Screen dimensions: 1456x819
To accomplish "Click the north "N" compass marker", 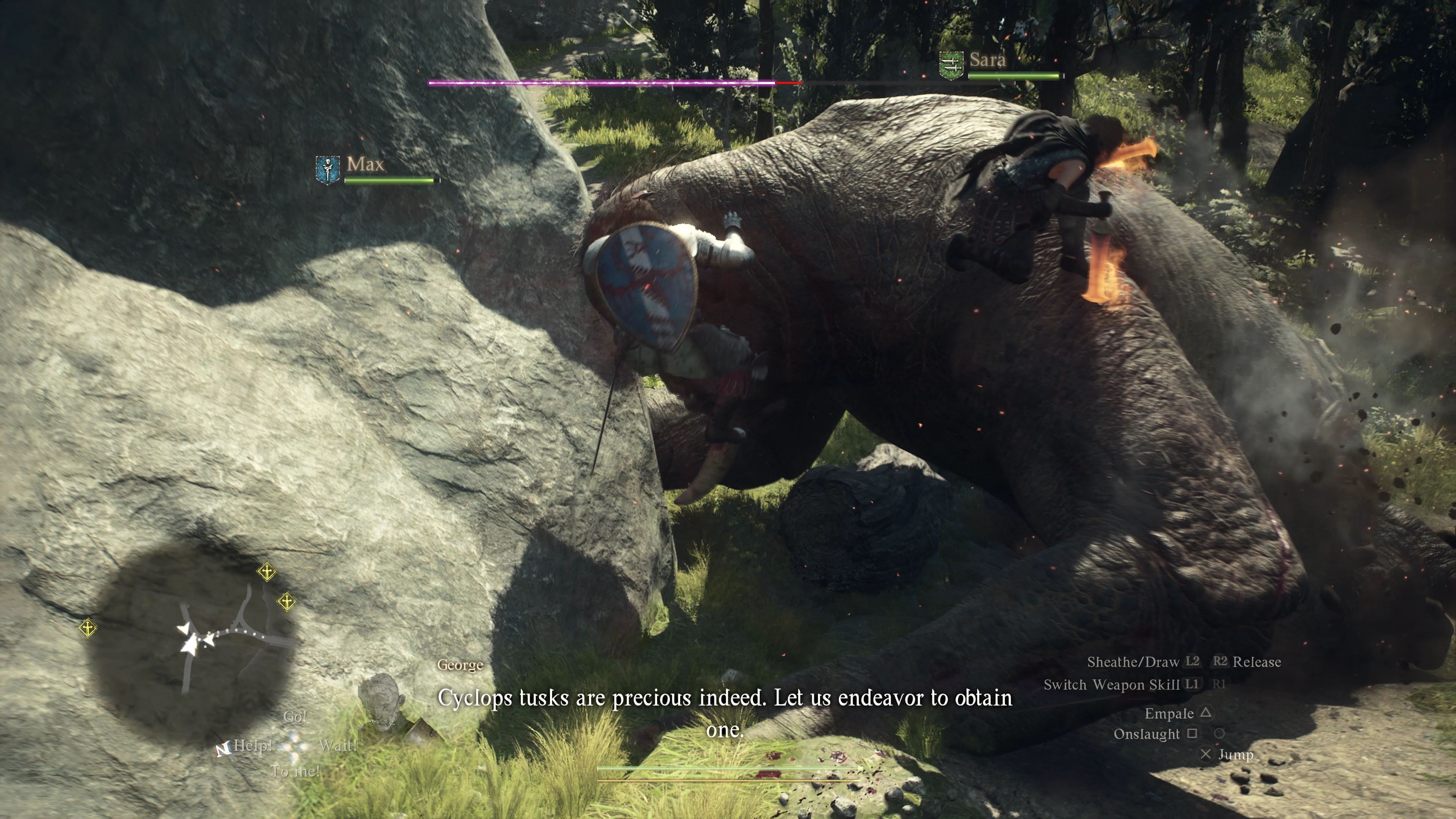I will tap(223, 750).
